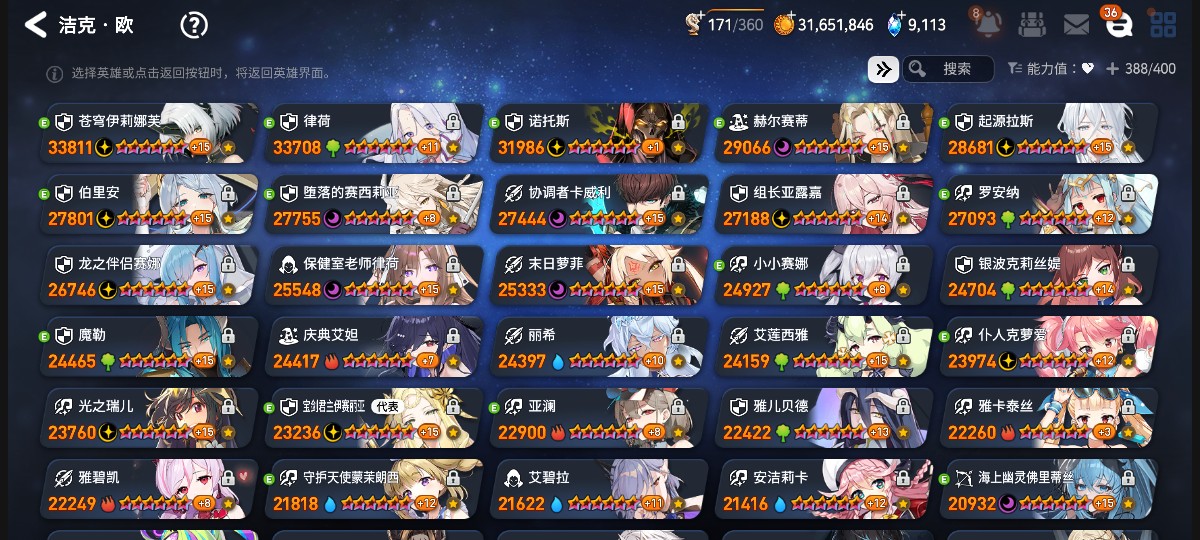Choose the 协调者卡威利 hero card
The height and width of the screenshot is (540, 1200).
pos(599,205)
